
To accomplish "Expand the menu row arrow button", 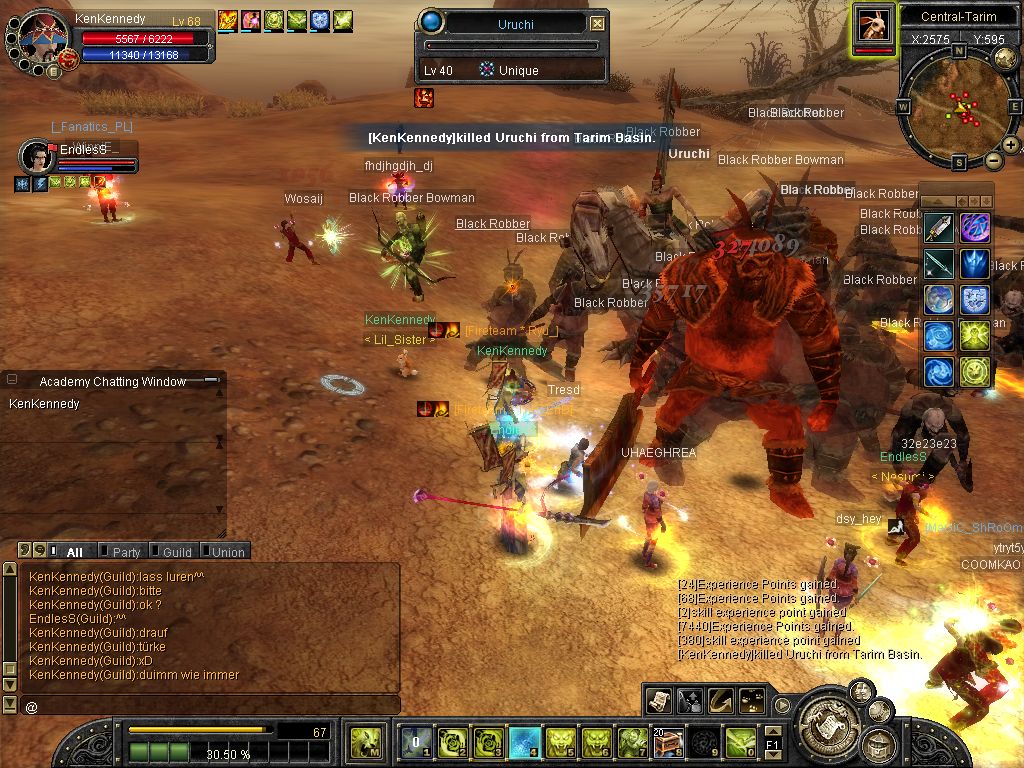I will tap(781, 705).
